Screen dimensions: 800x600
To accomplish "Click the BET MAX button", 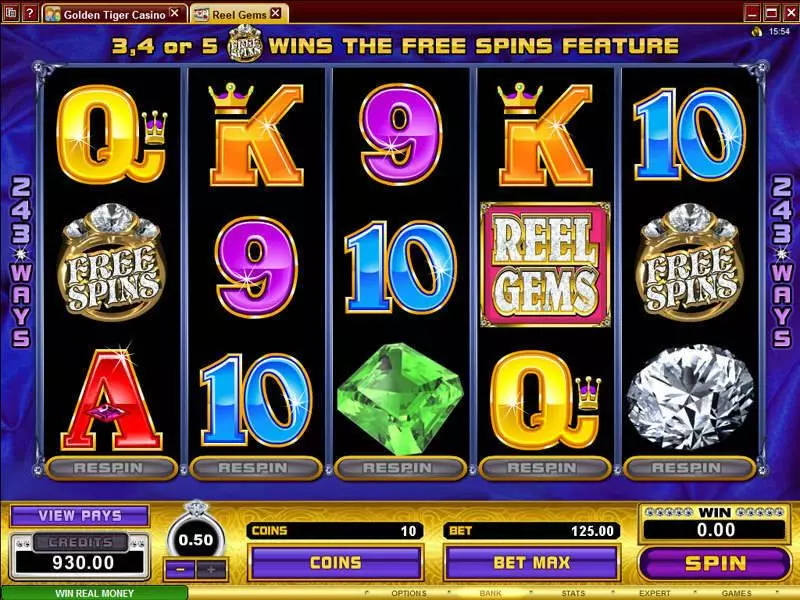I will point(531,563).
